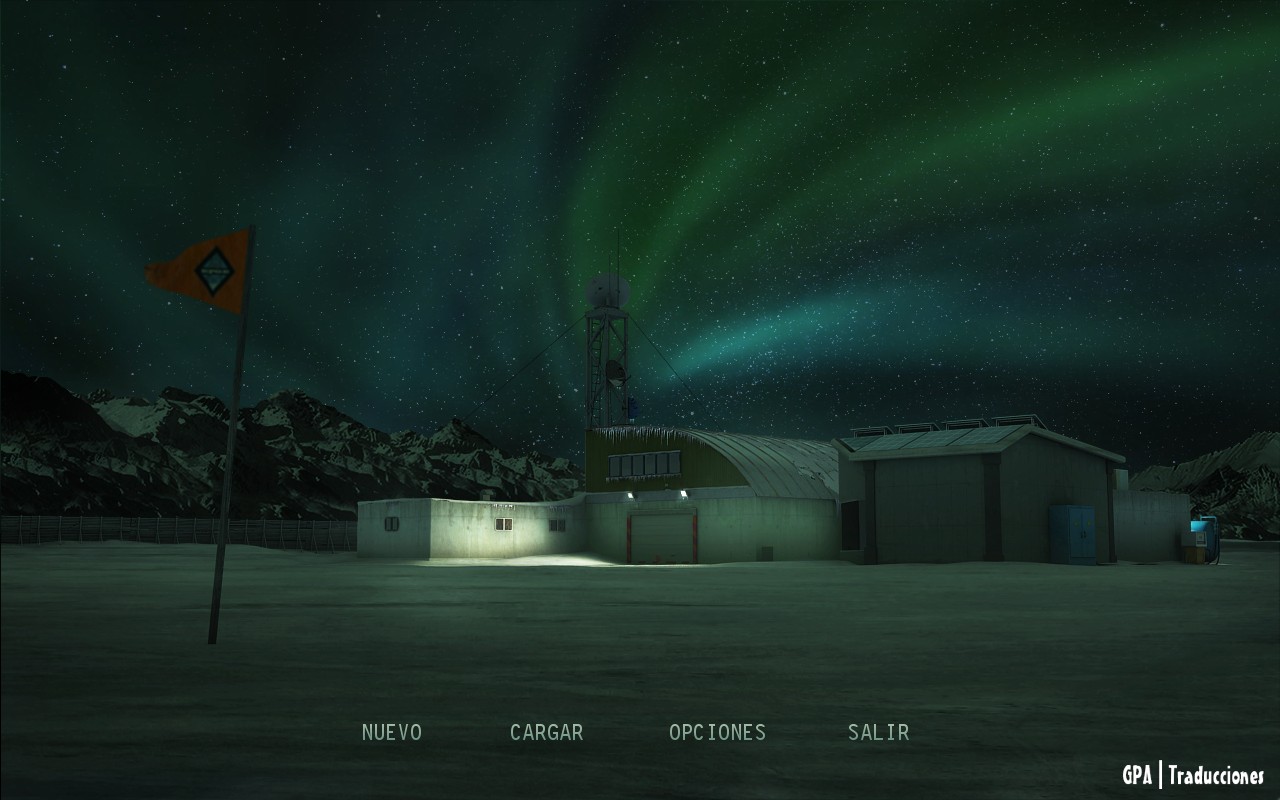Open the OPCIONES settings menu

click(717, 732)
